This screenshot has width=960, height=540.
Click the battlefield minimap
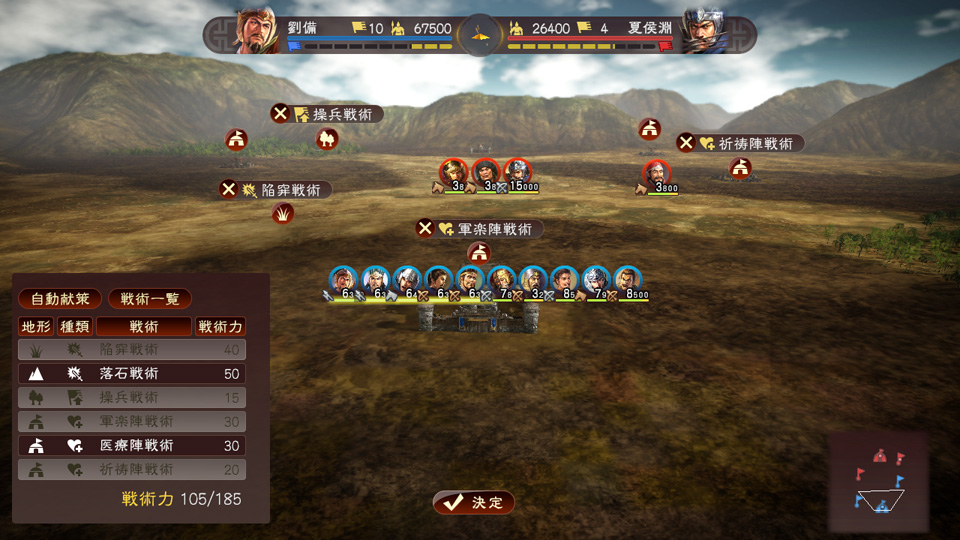[878, 482]
